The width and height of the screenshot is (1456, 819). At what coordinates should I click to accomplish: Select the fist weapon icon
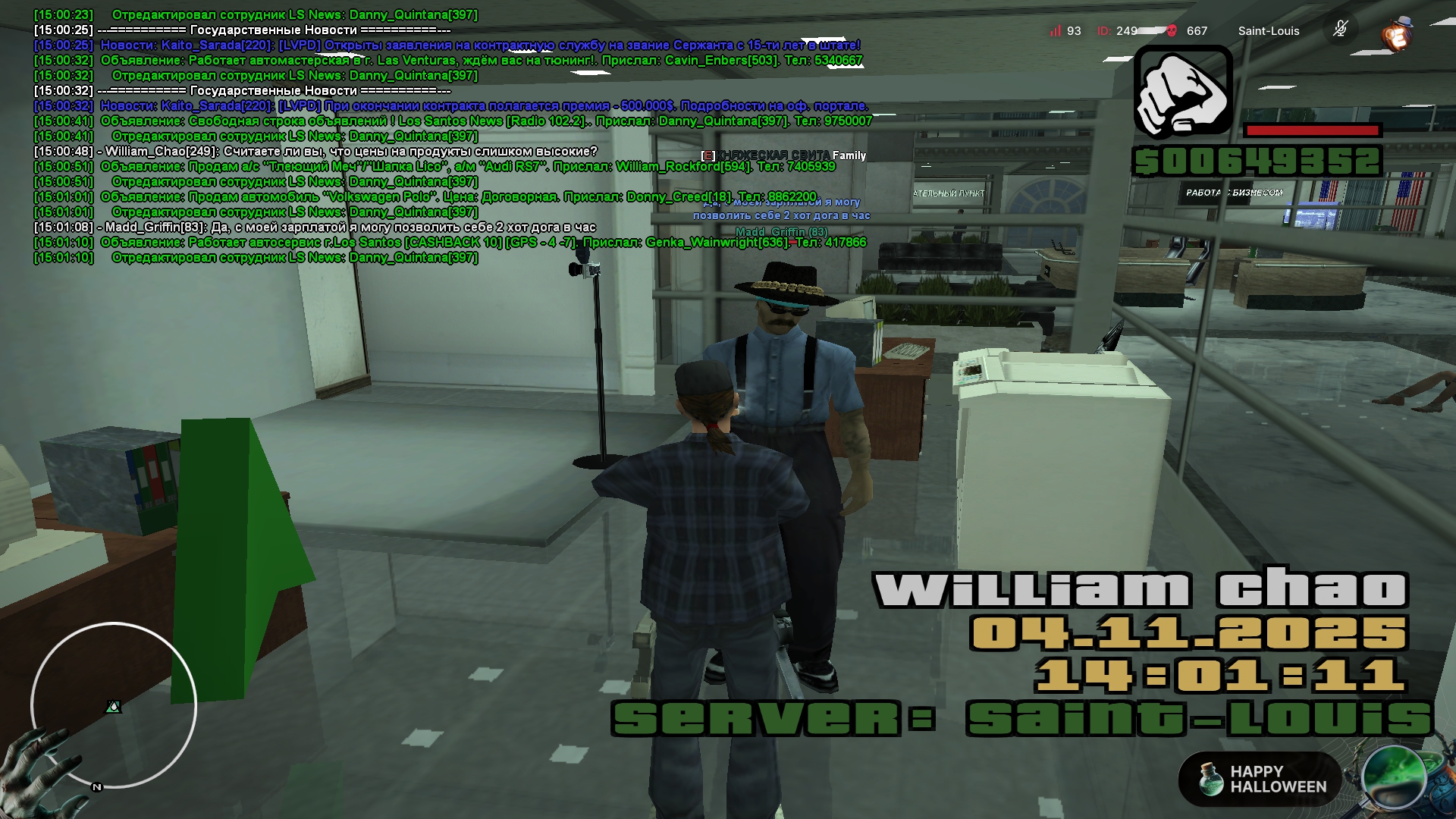point(1183,93)
